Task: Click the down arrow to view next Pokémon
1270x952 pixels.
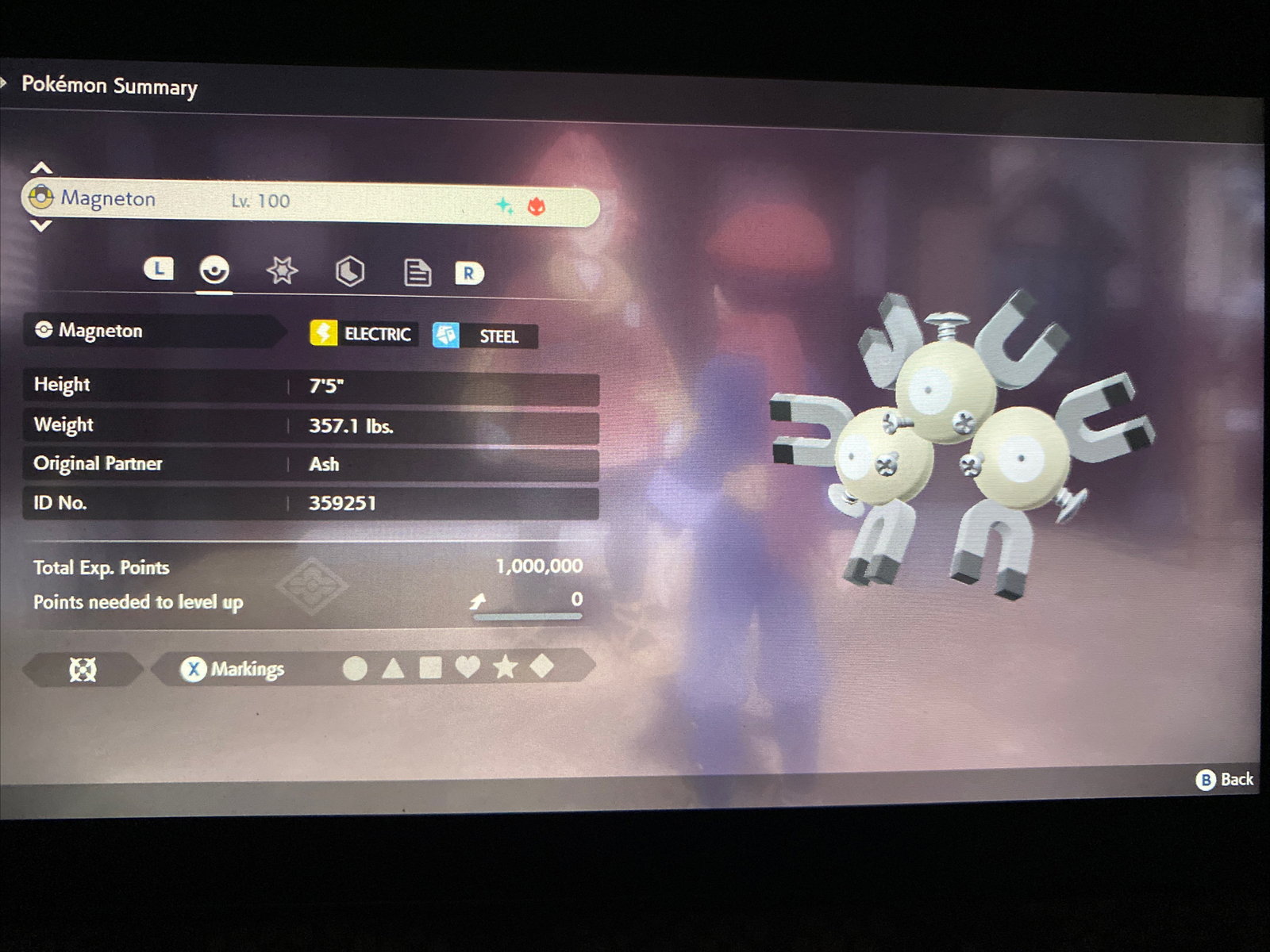Action: pyautogui.click(x=40, y=228)
